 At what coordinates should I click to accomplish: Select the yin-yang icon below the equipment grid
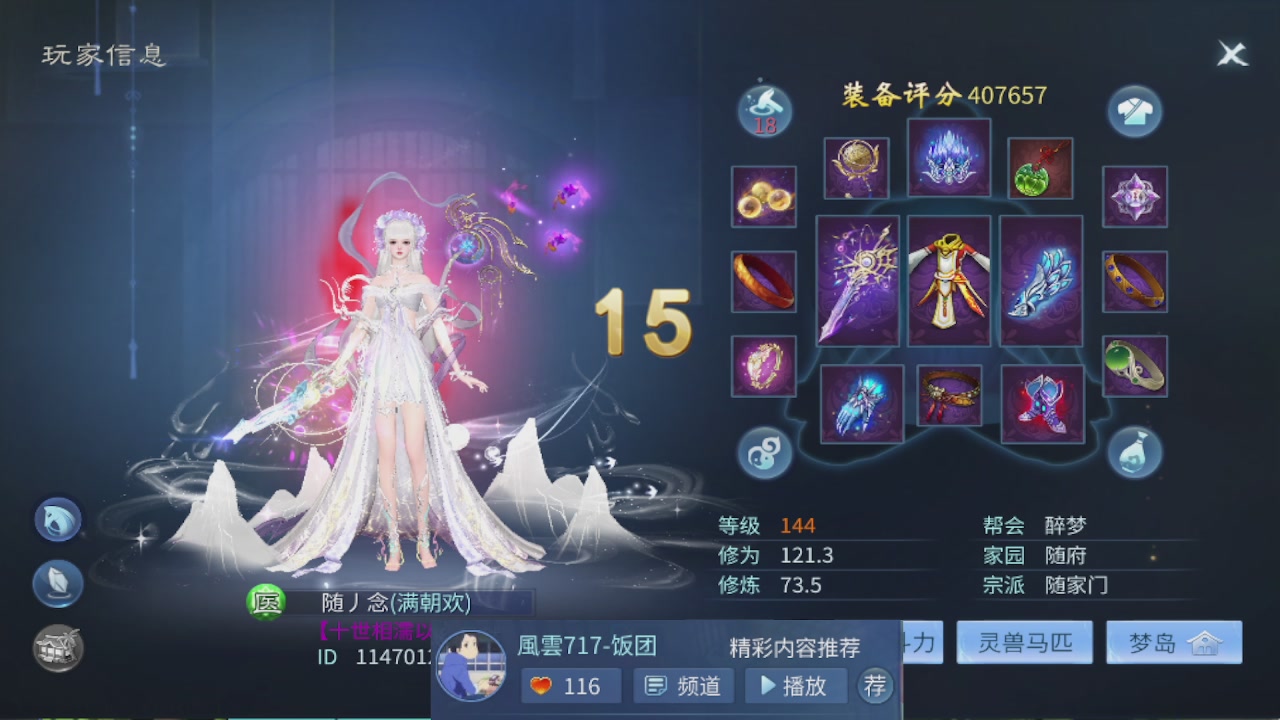pos(763,453)
